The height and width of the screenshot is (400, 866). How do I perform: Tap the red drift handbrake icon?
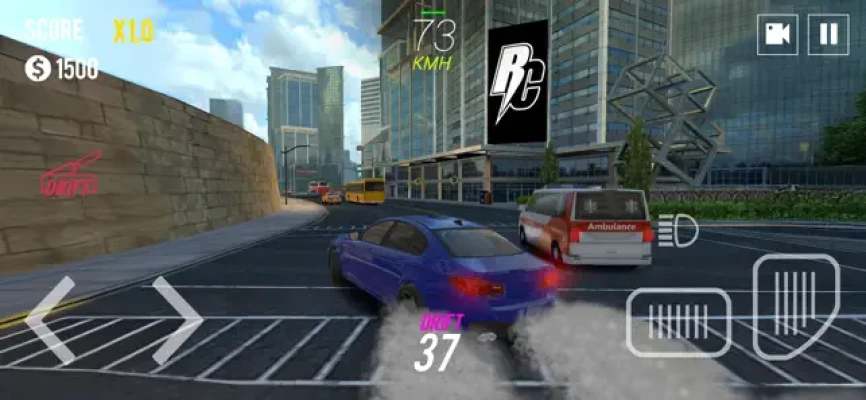[x=71, y=176]
